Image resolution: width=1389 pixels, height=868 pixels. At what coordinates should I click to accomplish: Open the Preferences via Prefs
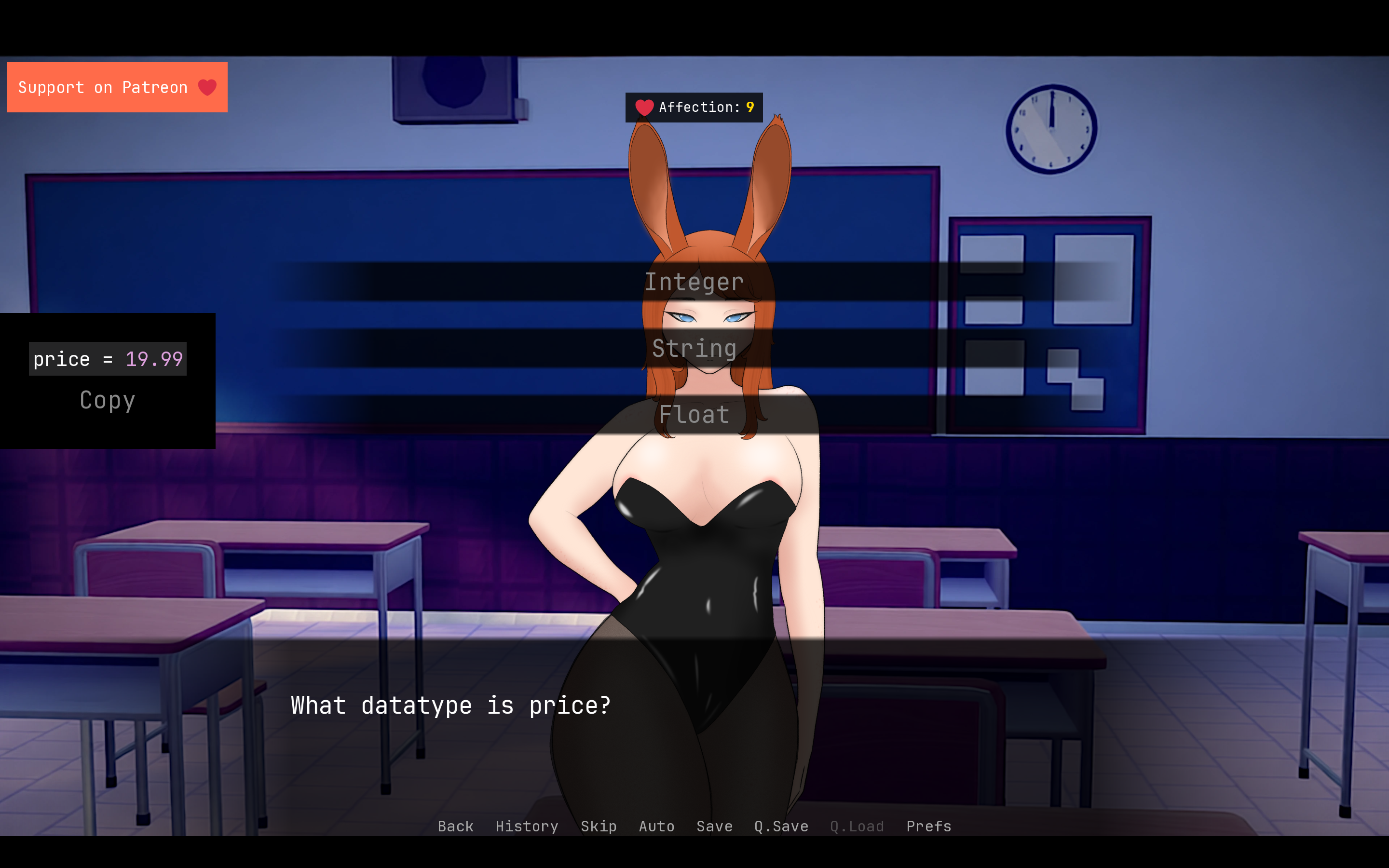(x=927, y=826)
